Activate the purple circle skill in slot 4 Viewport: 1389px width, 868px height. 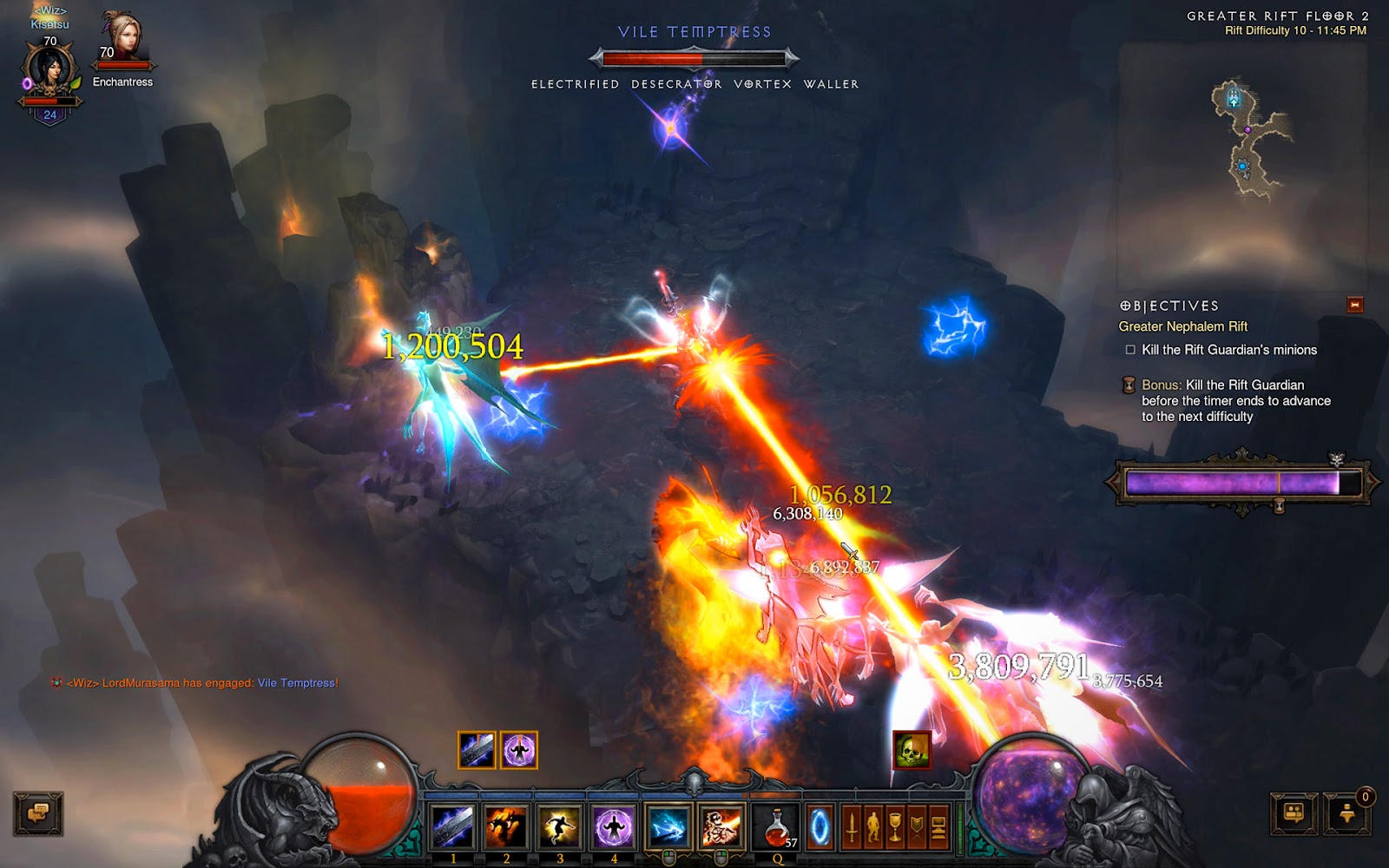[614, 826]
